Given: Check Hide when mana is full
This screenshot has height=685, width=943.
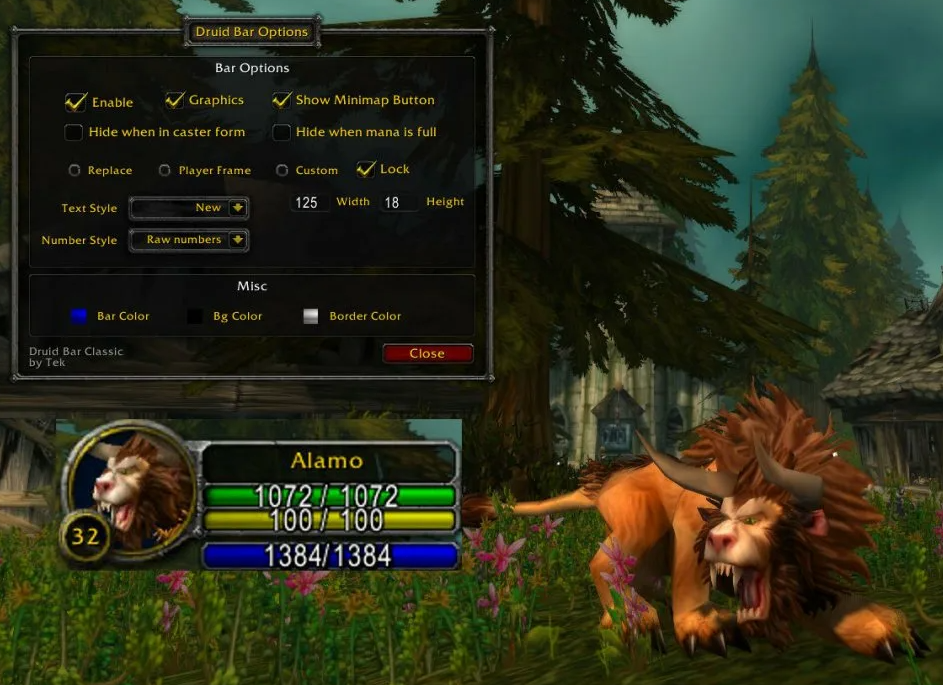Looking at the screenshot, I should [282, 132].
